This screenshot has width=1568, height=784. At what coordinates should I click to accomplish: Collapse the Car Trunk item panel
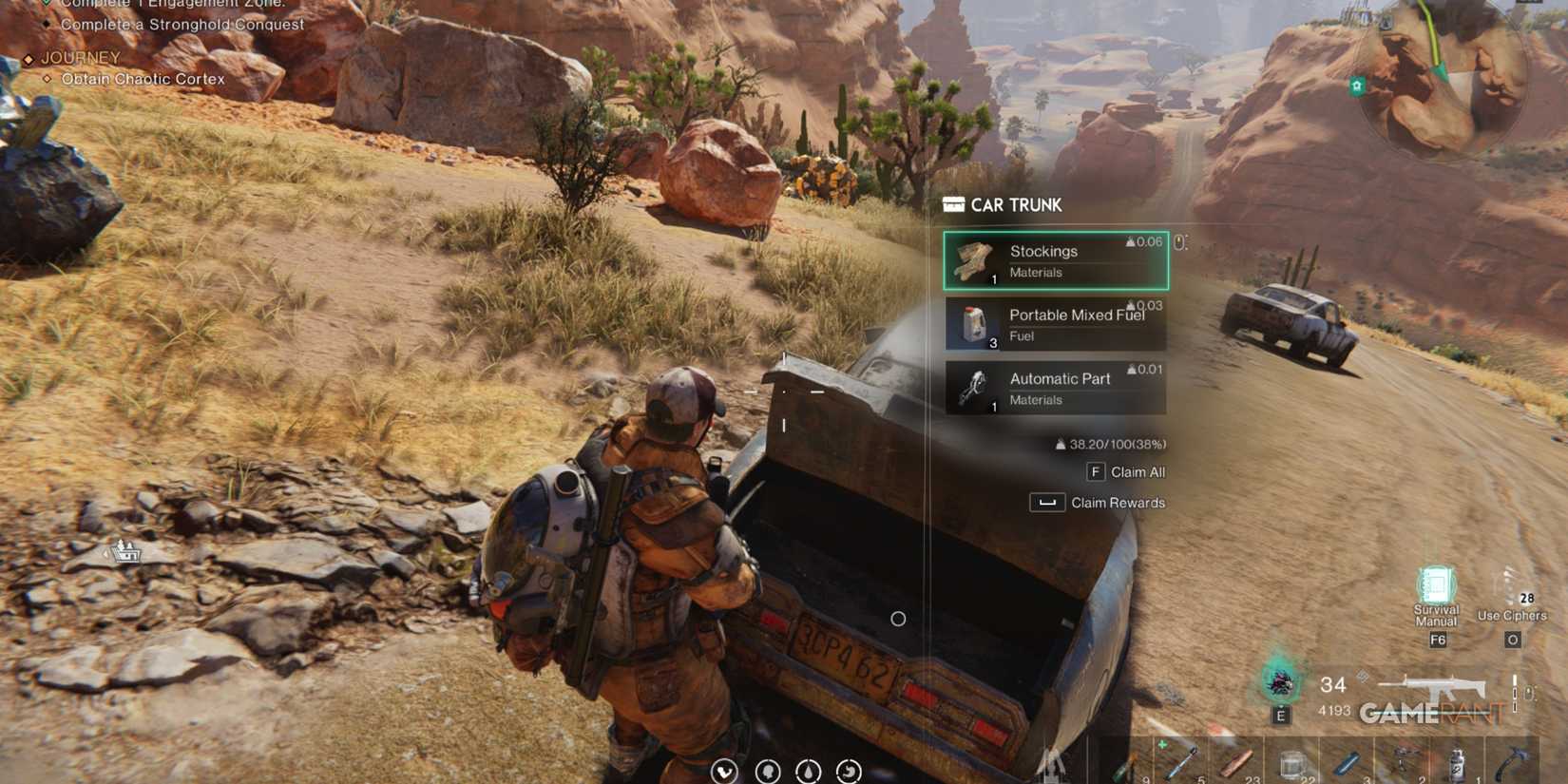click(952, 204)
